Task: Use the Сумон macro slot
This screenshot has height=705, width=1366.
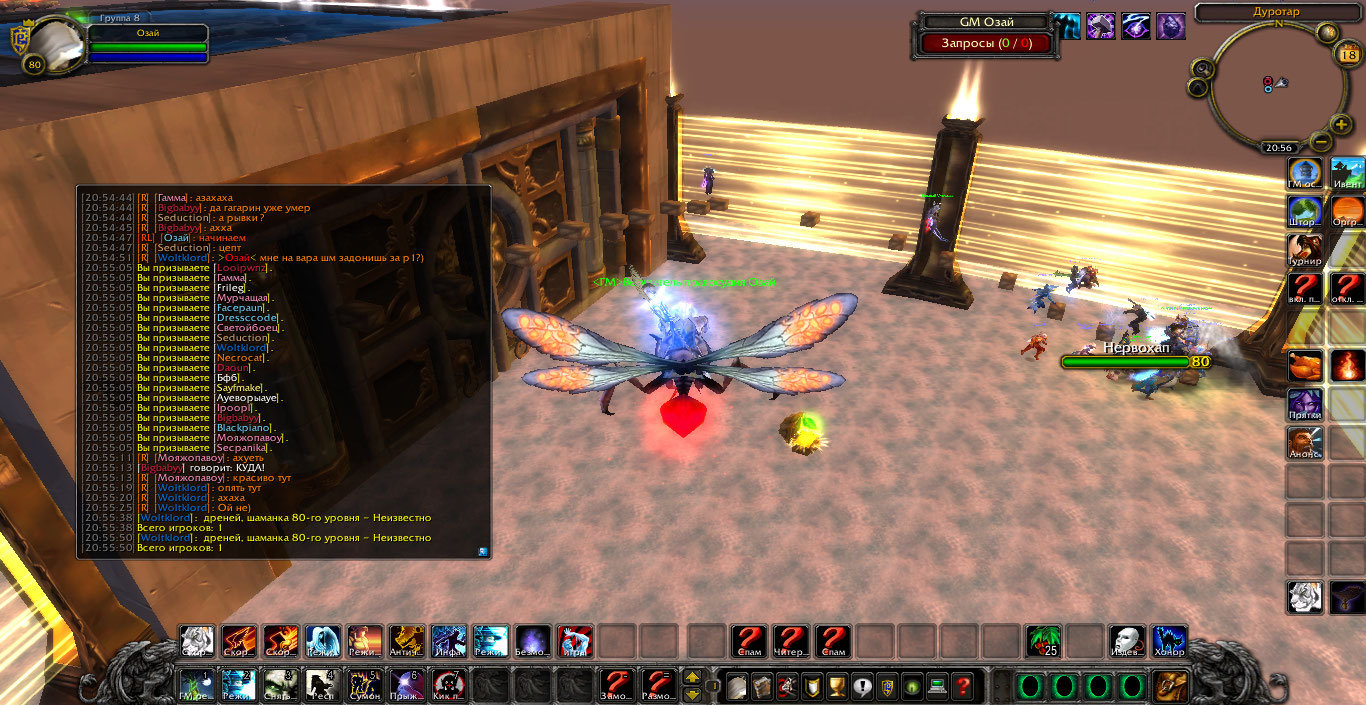Action: 365,685
